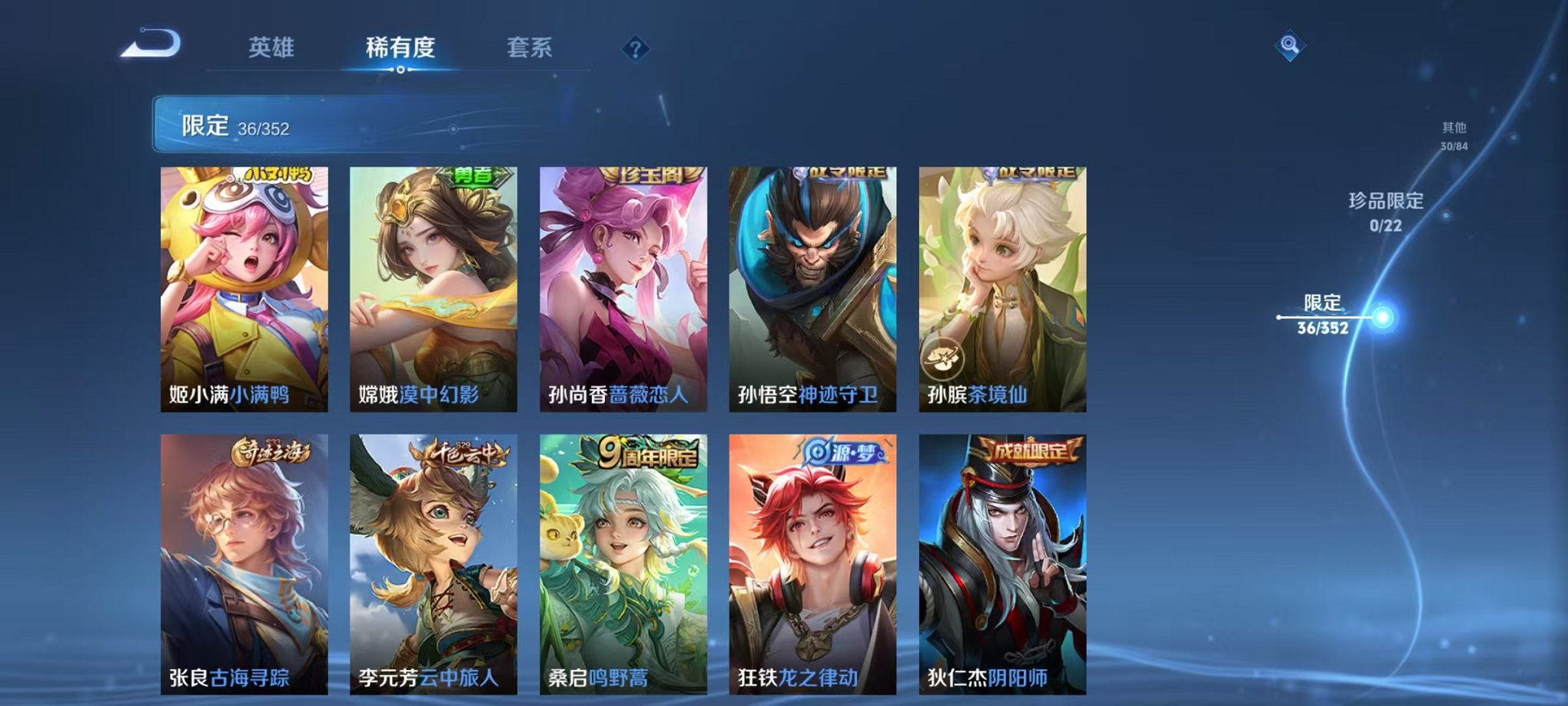
Task: Click the back arrow in top-left corner
Action: tap(149, 44)
